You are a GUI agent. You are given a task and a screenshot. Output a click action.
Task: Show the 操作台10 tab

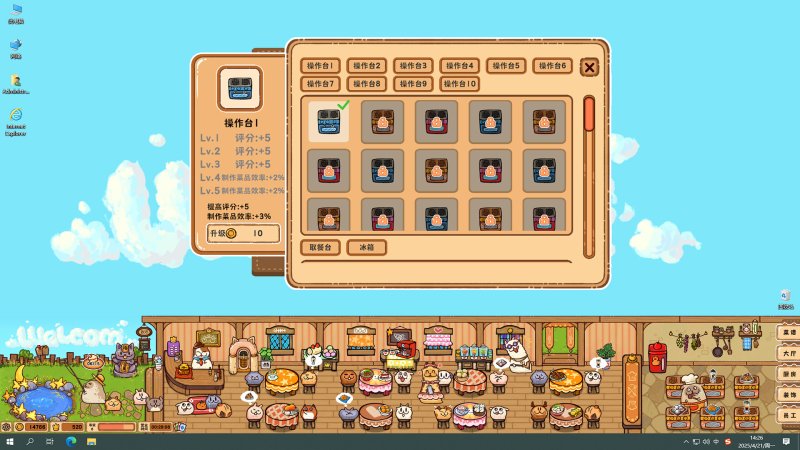coord(461,84)
